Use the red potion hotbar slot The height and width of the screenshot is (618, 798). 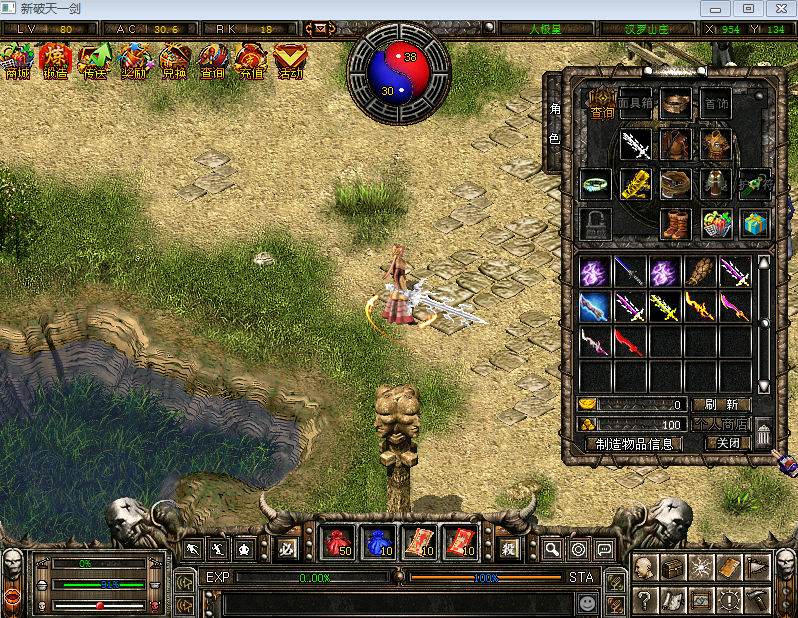point(339,544)
